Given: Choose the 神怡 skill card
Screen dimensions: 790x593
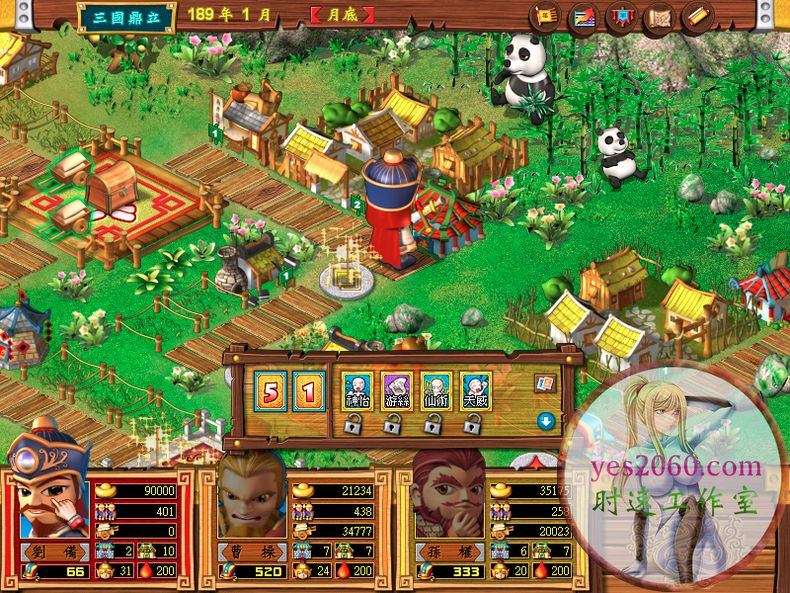Looking at the screenshot, I should pyautogui.click(x=357, y=388).
